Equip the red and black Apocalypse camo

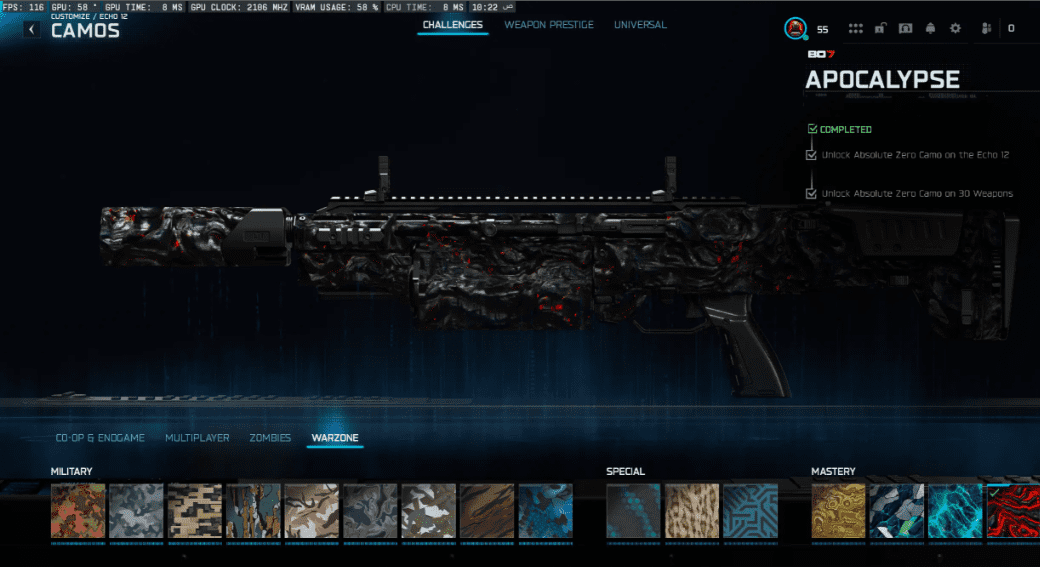pos(1012,511)
